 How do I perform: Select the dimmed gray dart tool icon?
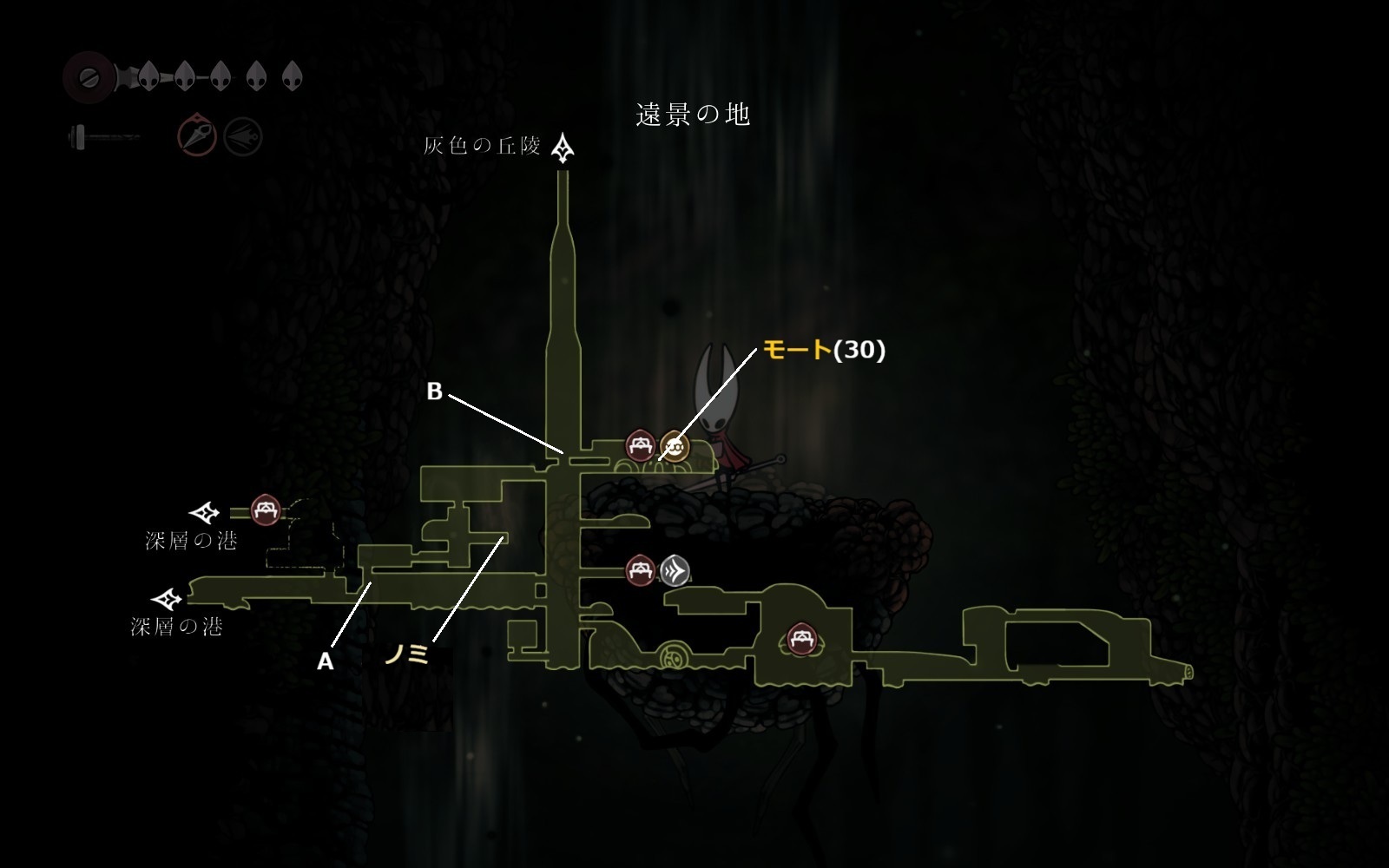[242, 136]
